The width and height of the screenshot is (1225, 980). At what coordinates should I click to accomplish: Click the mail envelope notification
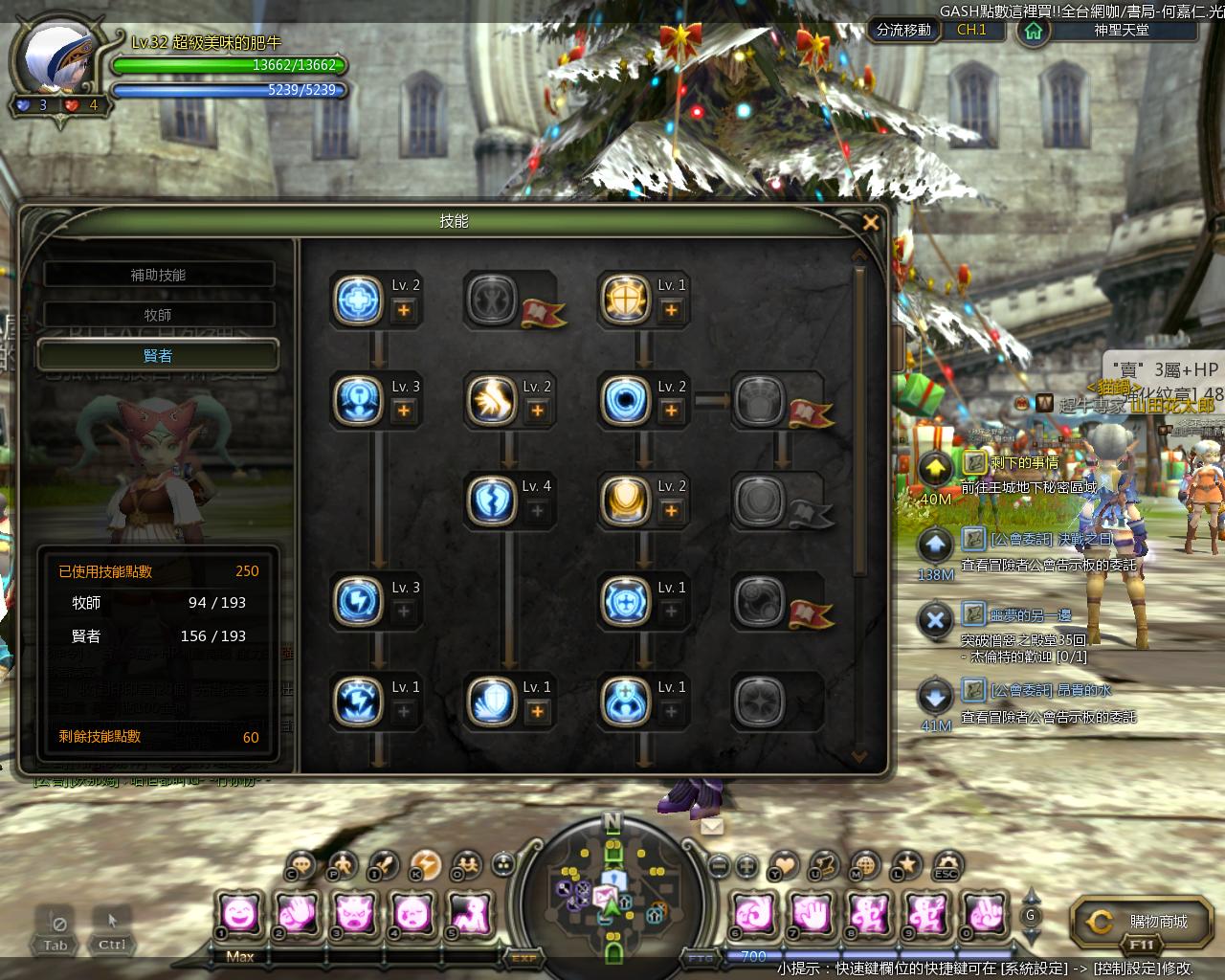(x=712, y=826)
